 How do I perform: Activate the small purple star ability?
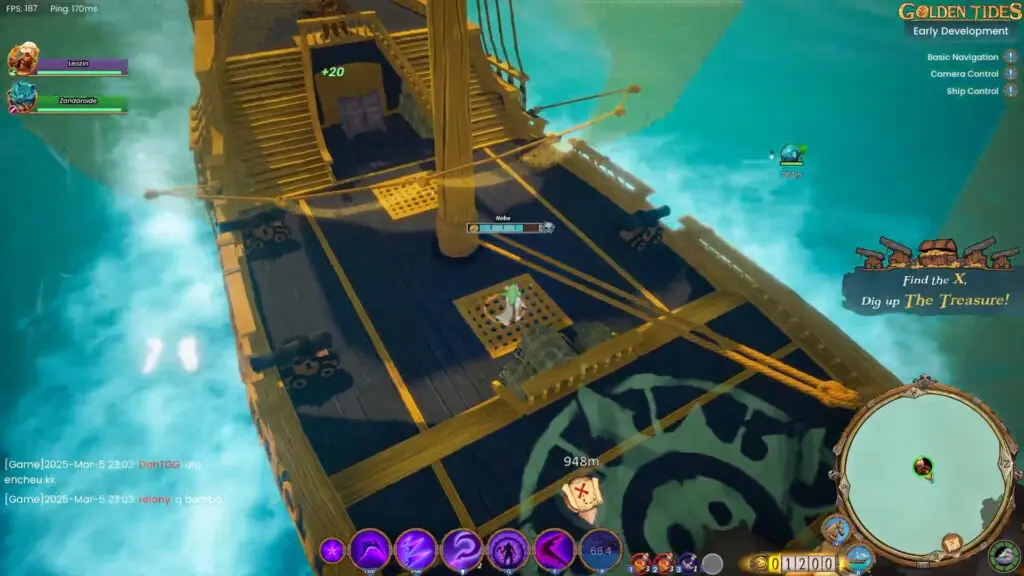pos(331,551)
